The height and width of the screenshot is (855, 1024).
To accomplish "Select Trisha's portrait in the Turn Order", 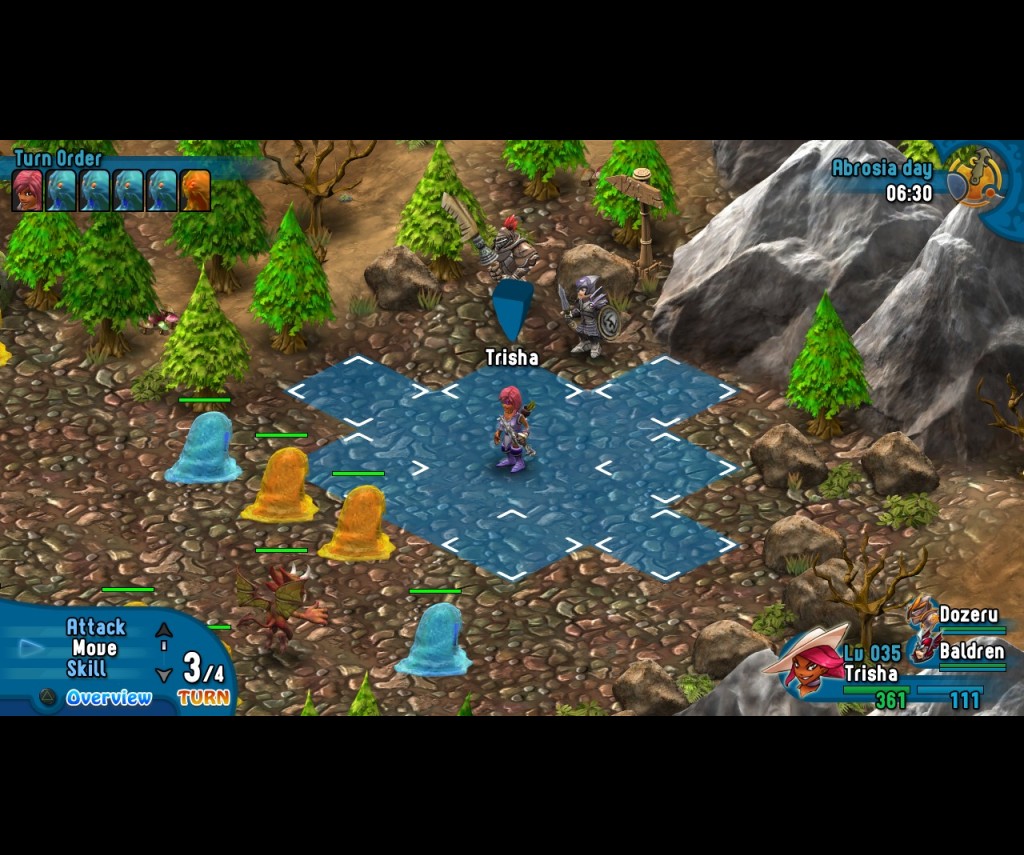I will [x=27, y=190].
